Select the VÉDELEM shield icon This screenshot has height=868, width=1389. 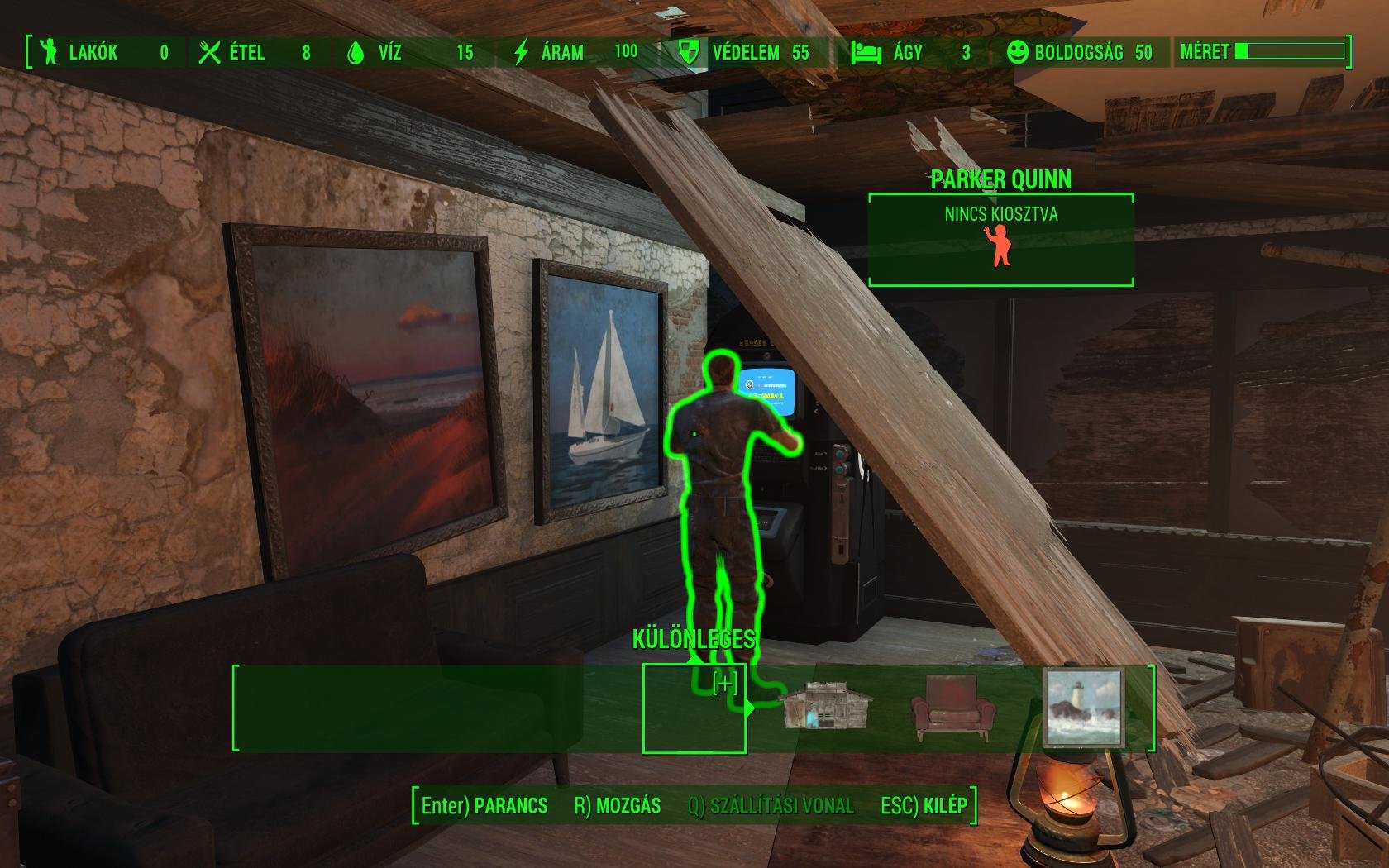pyautogui.click(x=686, y=52)
